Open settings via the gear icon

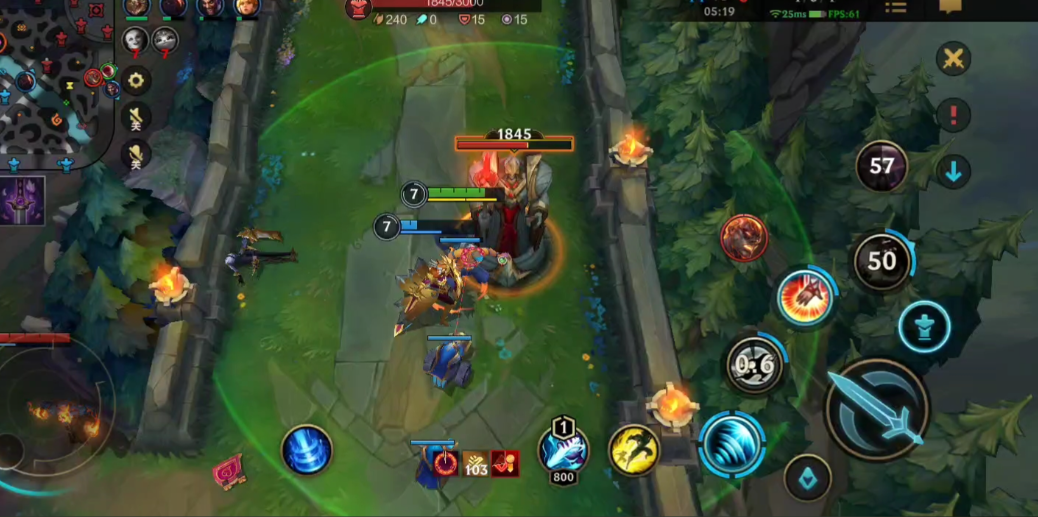[x=136, y=79]
